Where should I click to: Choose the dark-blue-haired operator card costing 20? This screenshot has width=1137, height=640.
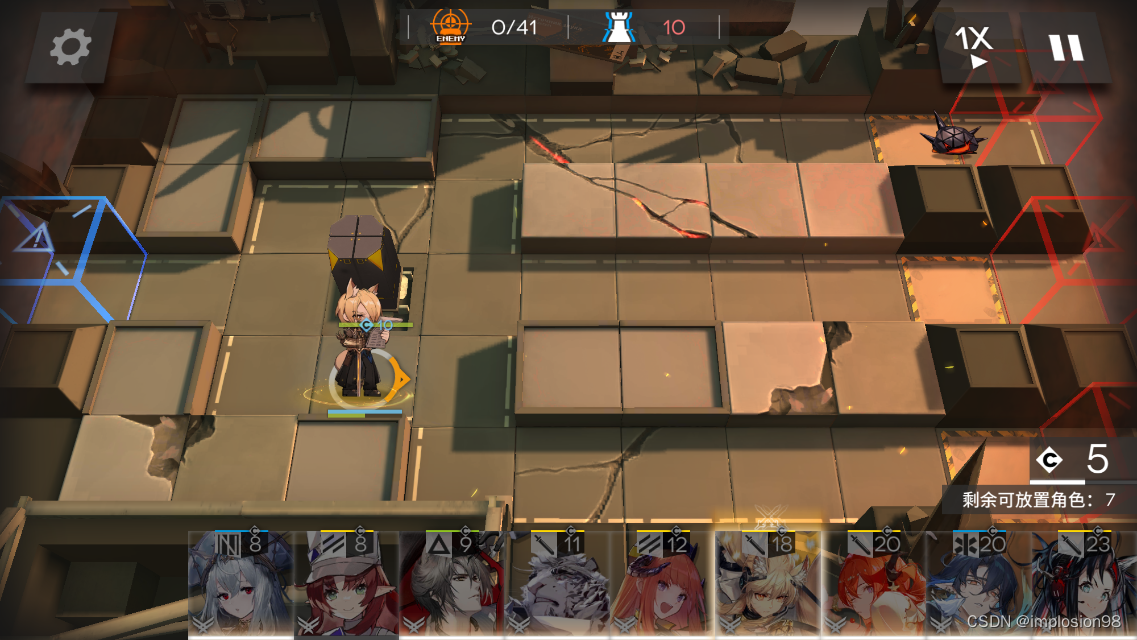coord(978,585)
